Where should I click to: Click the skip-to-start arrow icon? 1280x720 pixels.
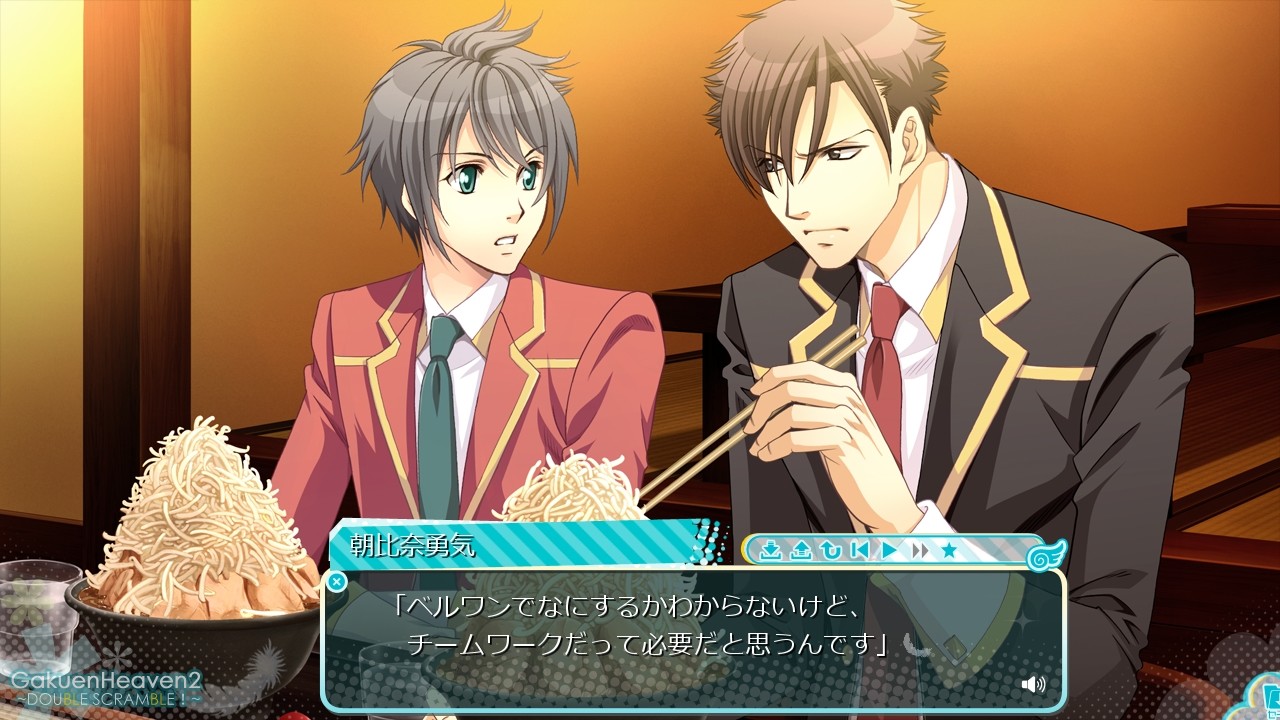[862, 550]
